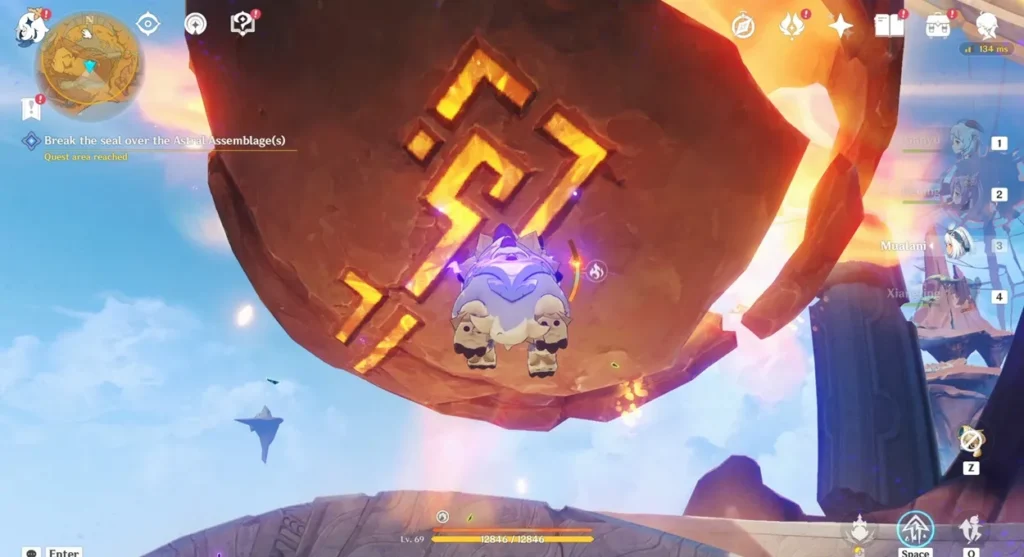Open the tutorial tips question icon
The image size is (1024, 557).
pos(243,24)
